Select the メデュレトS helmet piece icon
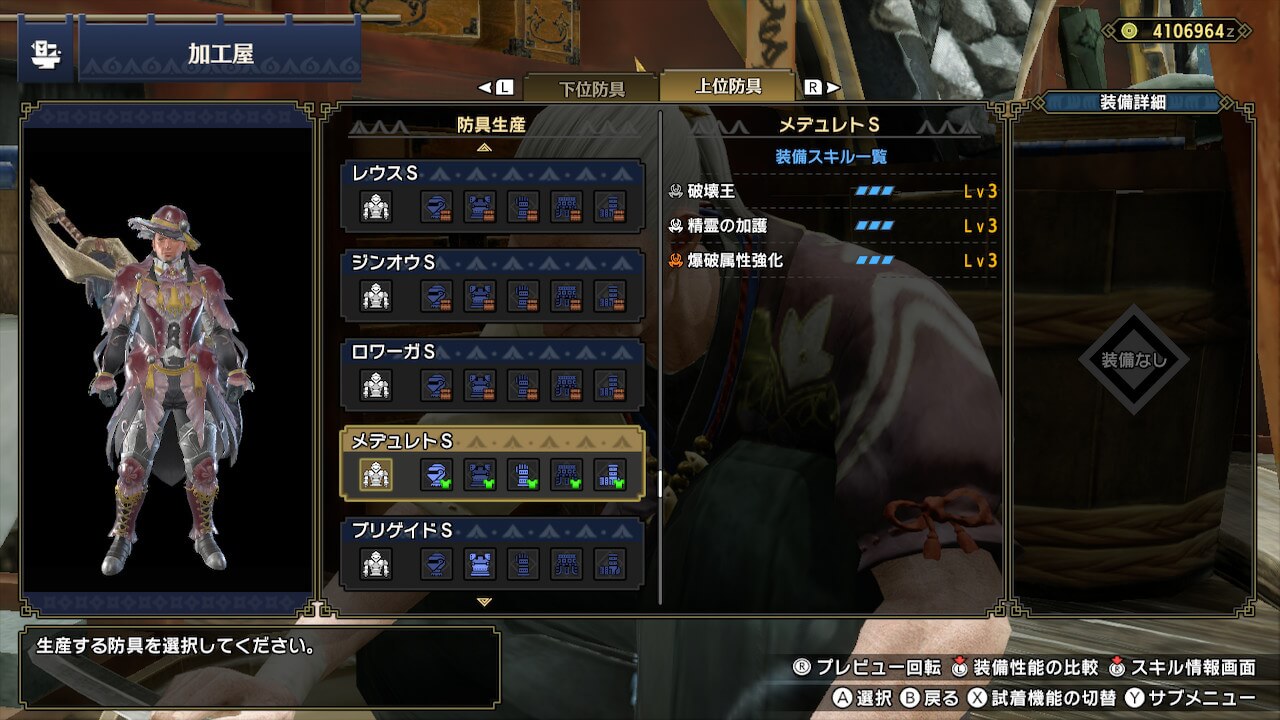1280x720 pixels. 435,474
